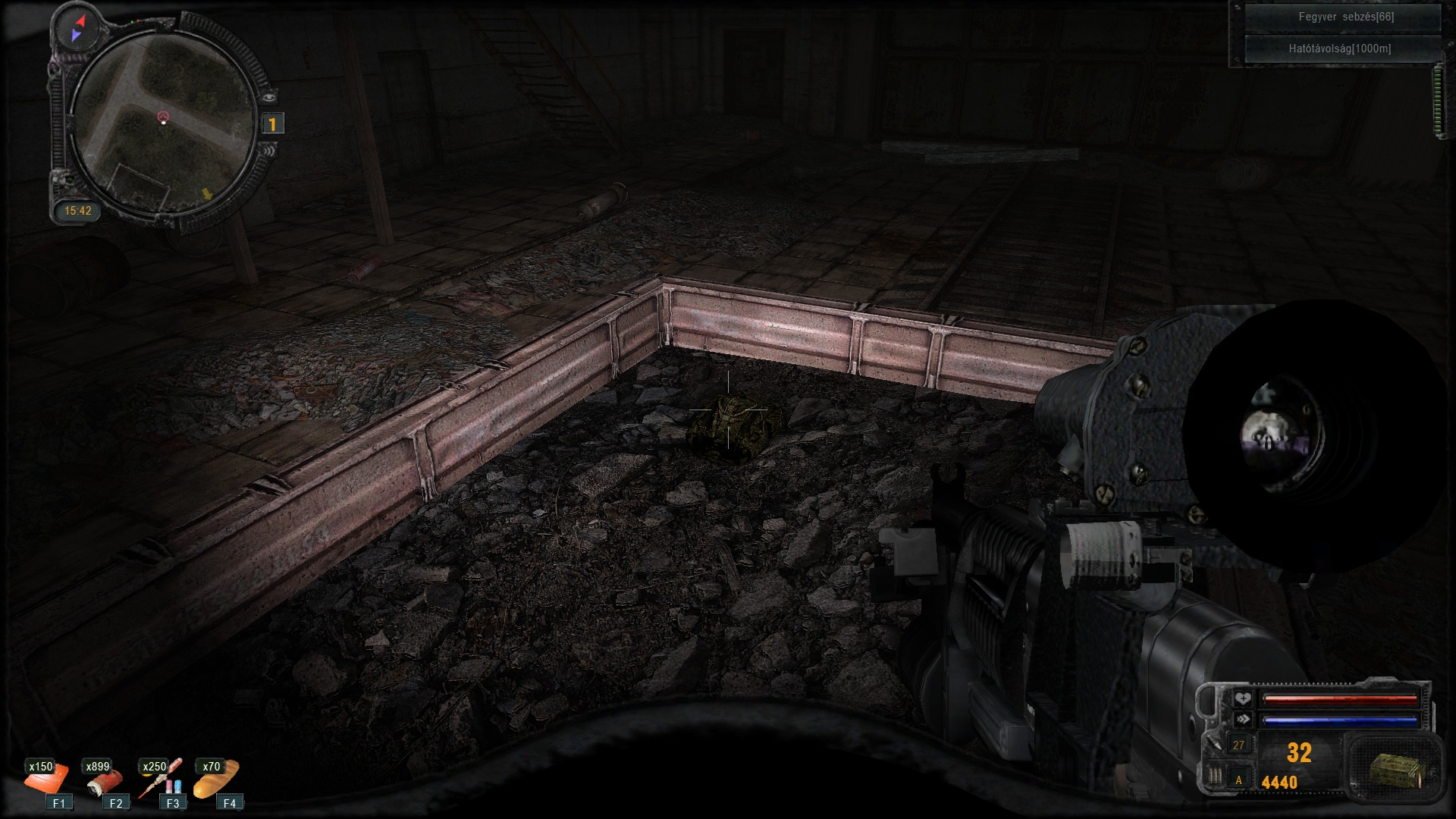Use the orange medkit quick slot
Screen dimensions: 1456x819
(x=47, y=780)
